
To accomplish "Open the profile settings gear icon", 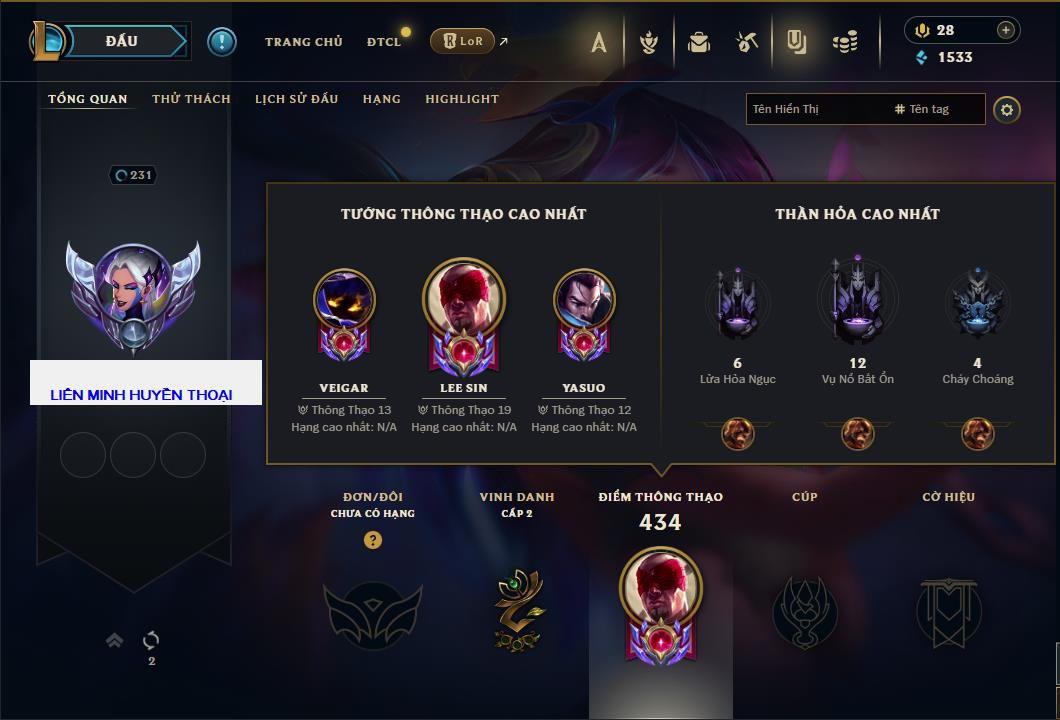I will [x=1007, y=109].
